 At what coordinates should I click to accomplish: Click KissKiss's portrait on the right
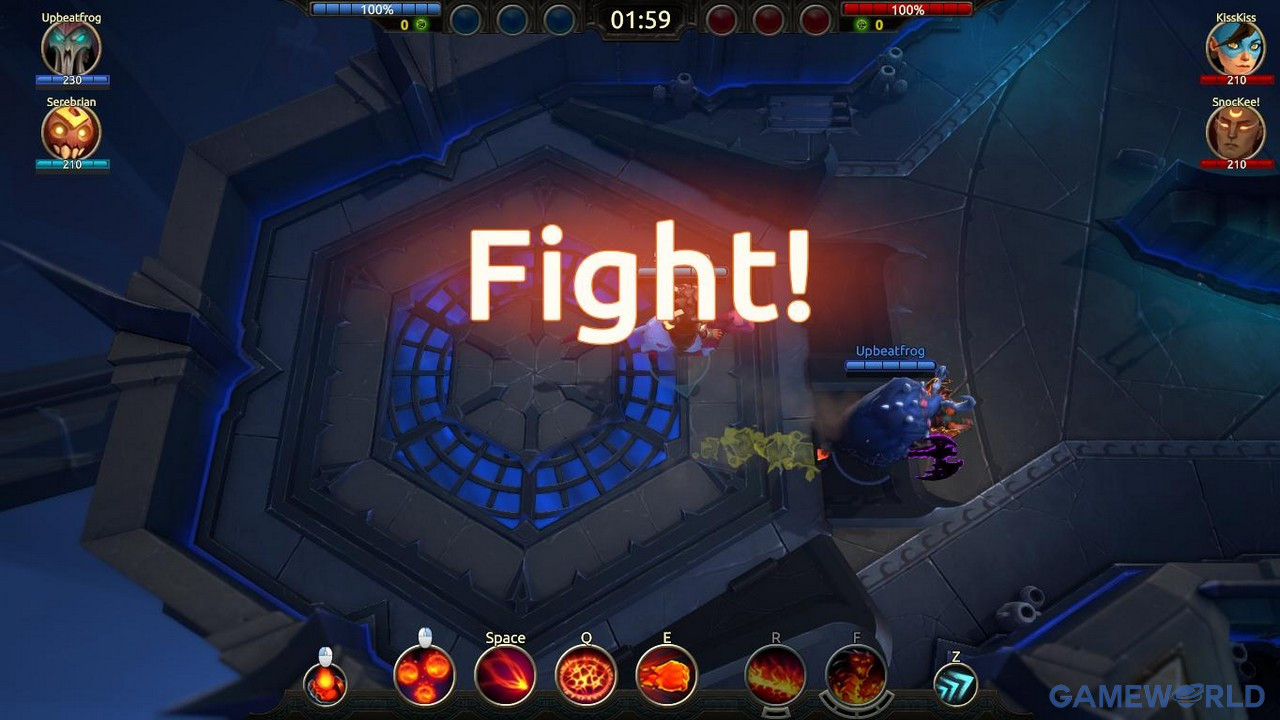pyautogui.click(x=1236, y=48)
